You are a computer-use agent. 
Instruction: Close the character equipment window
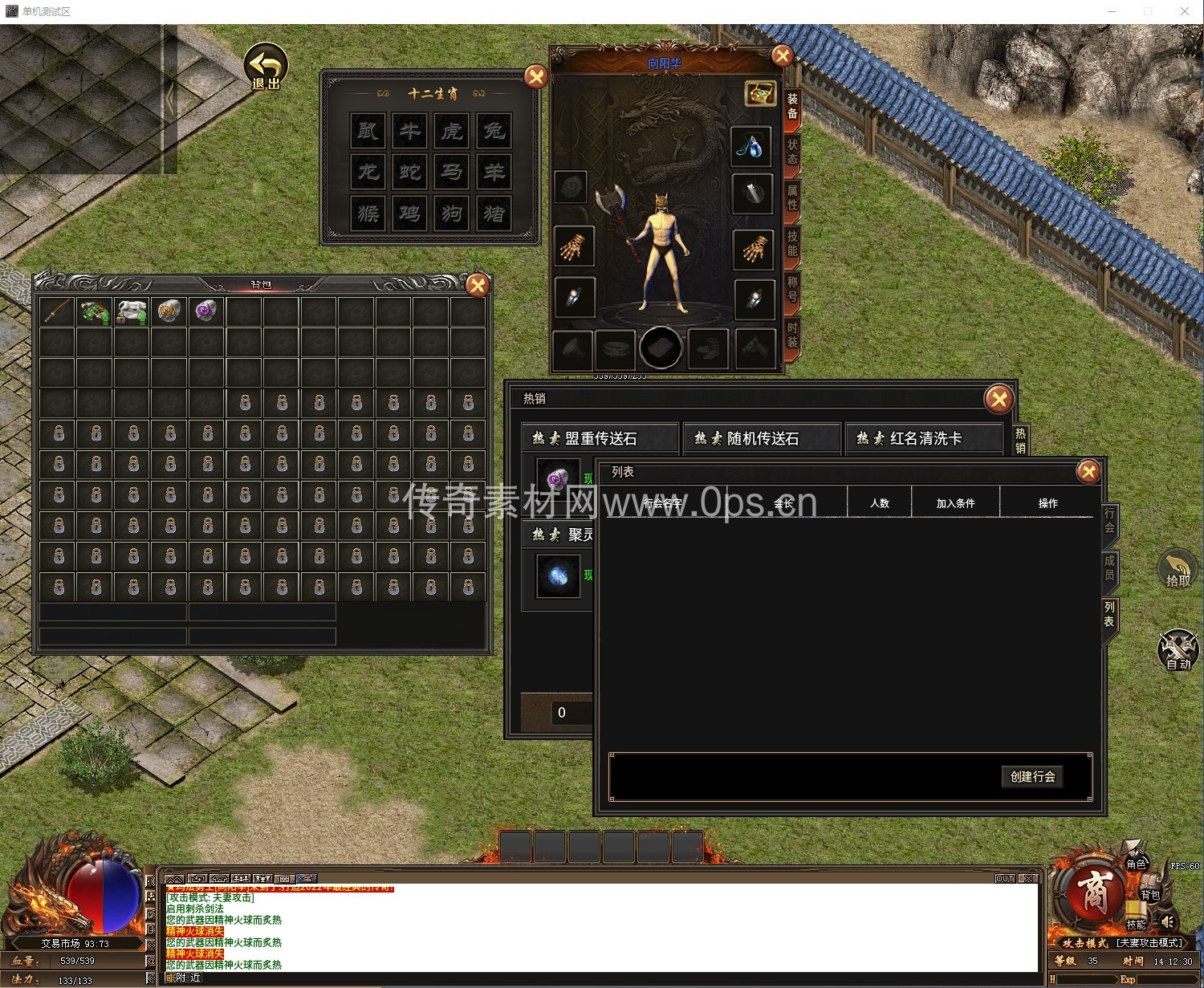(x=782, y=55)
